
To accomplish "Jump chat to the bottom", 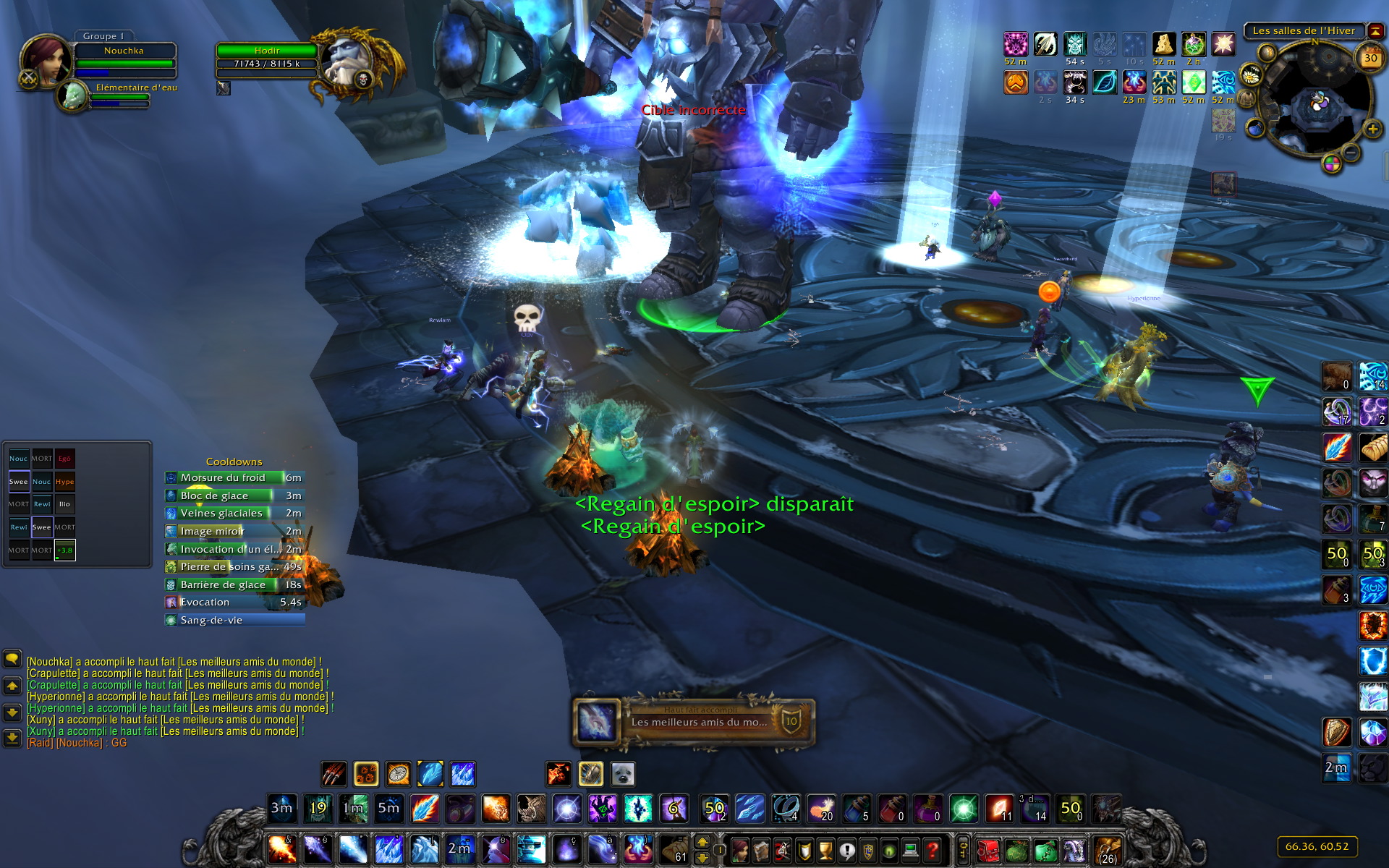I will click(x=12, y=737).
